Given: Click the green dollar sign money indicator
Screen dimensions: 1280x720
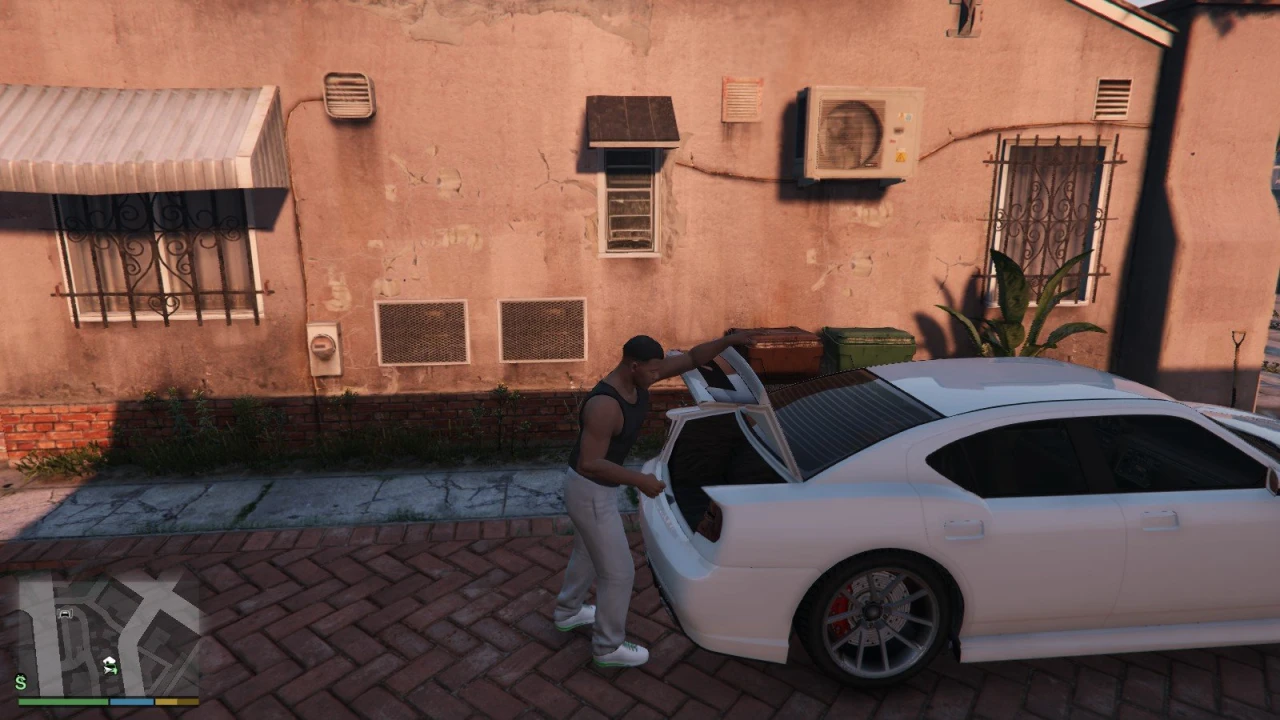Looking at the screenshot, I should click(x=21, y=682).
